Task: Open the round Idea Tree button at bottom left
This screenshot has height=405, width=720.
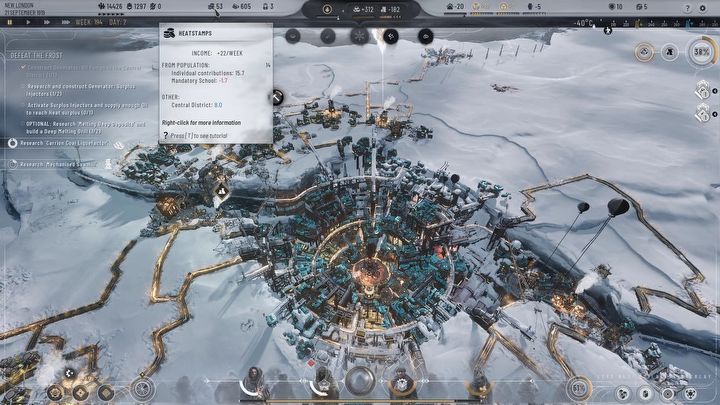Action: [x=143, y=389]
